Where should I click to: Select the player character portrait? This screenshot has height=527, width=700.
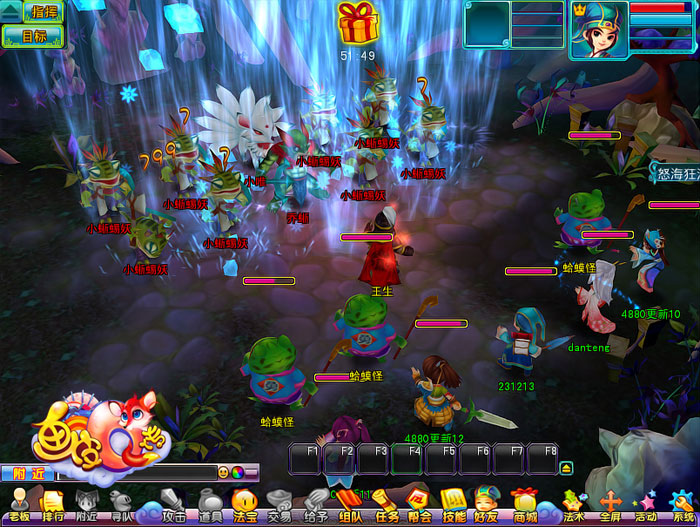click(x=599, y=29)
